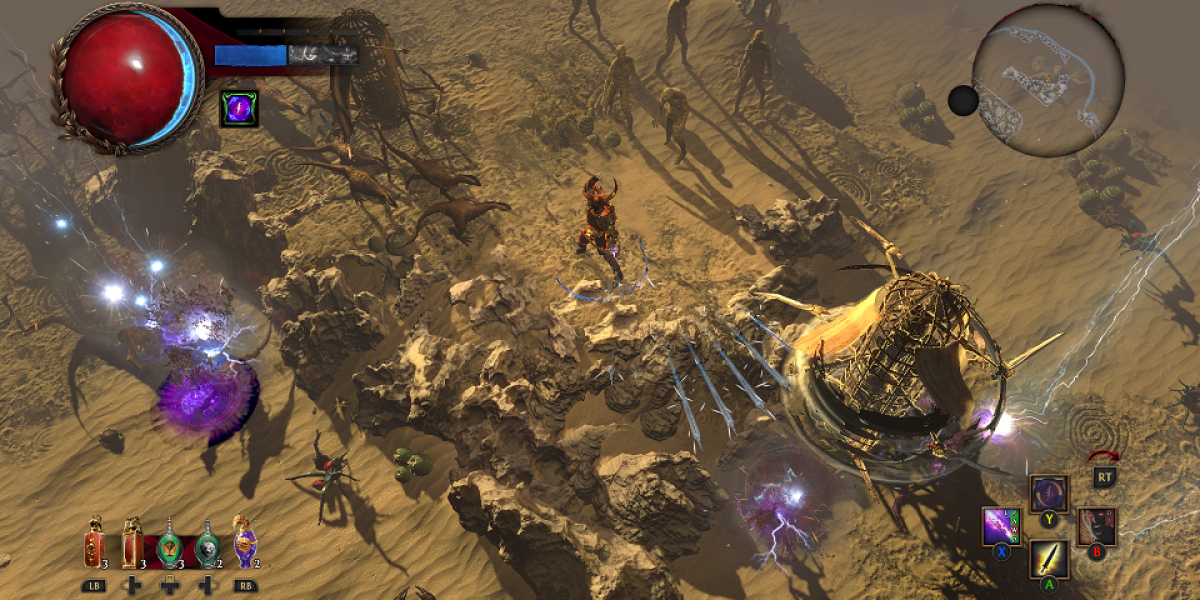Viewport: 1200px width, 600px height.
Task: Use the green flask with lion emblem
Action: [207, 546]
